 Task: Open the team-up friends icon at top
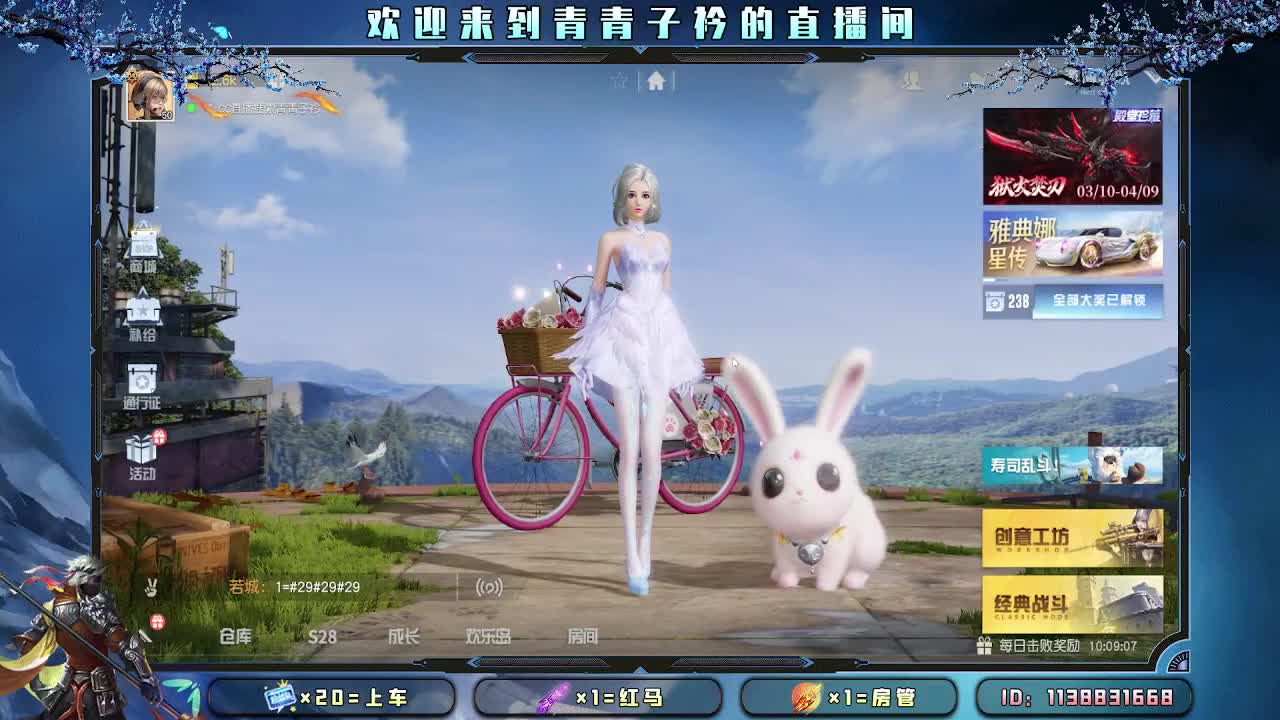click(x=910, y=80)
